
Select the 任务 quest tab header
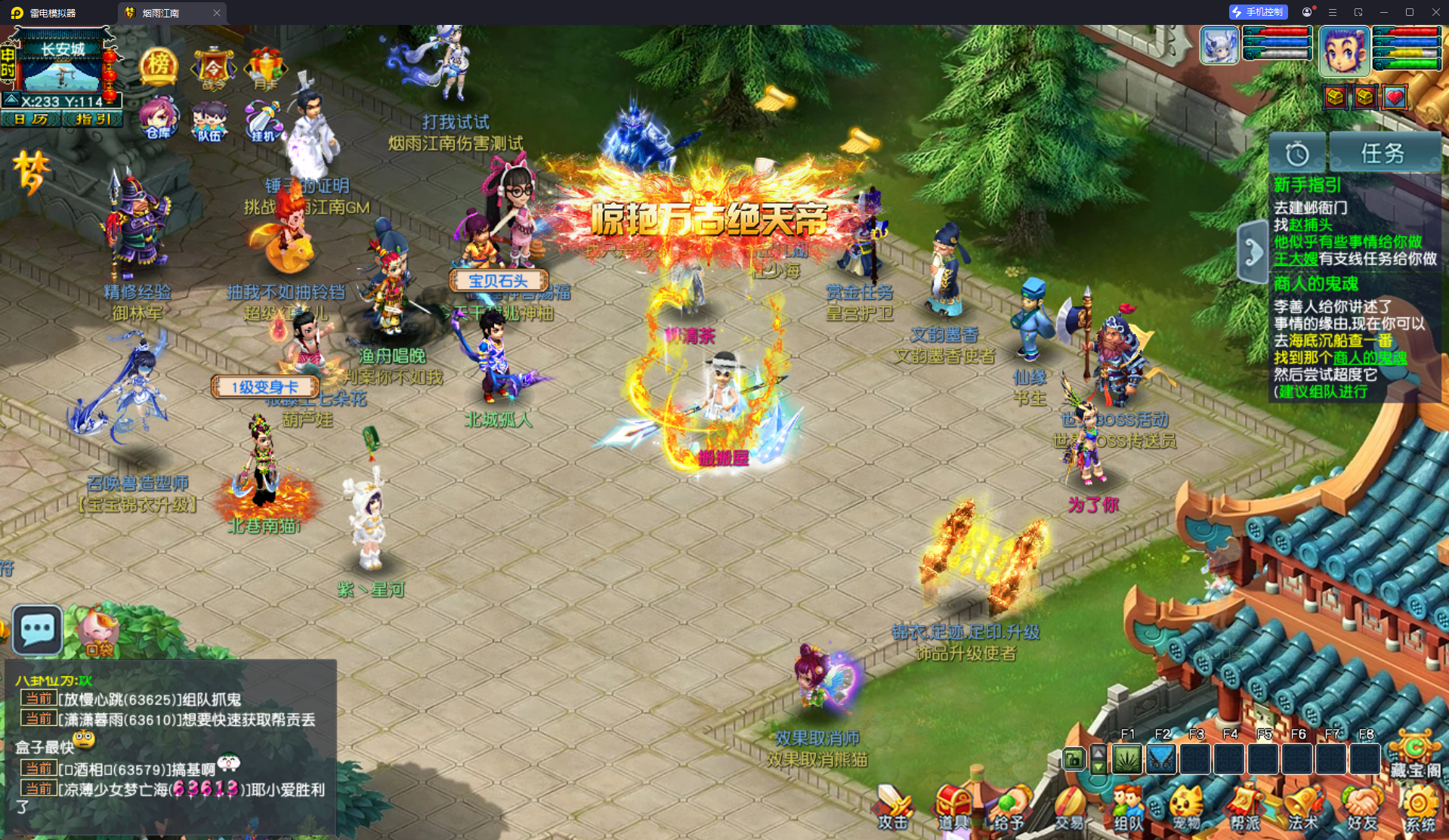(1385, 152)
